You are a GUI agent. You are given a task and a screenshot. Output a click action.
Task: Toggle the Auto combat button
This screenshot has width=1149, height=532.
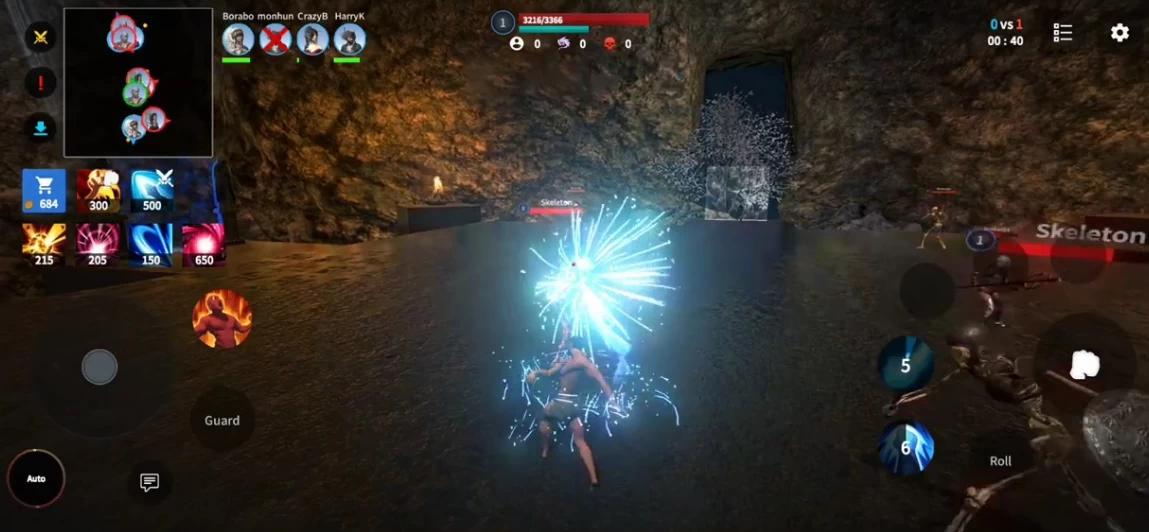tap(36, 479)
